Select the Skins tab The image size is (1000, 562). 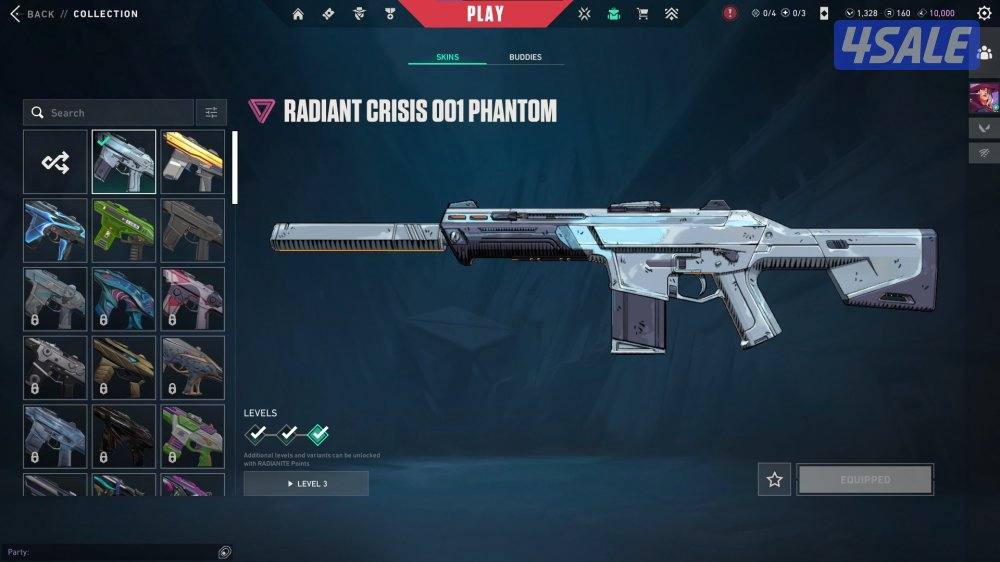(448, 57)
